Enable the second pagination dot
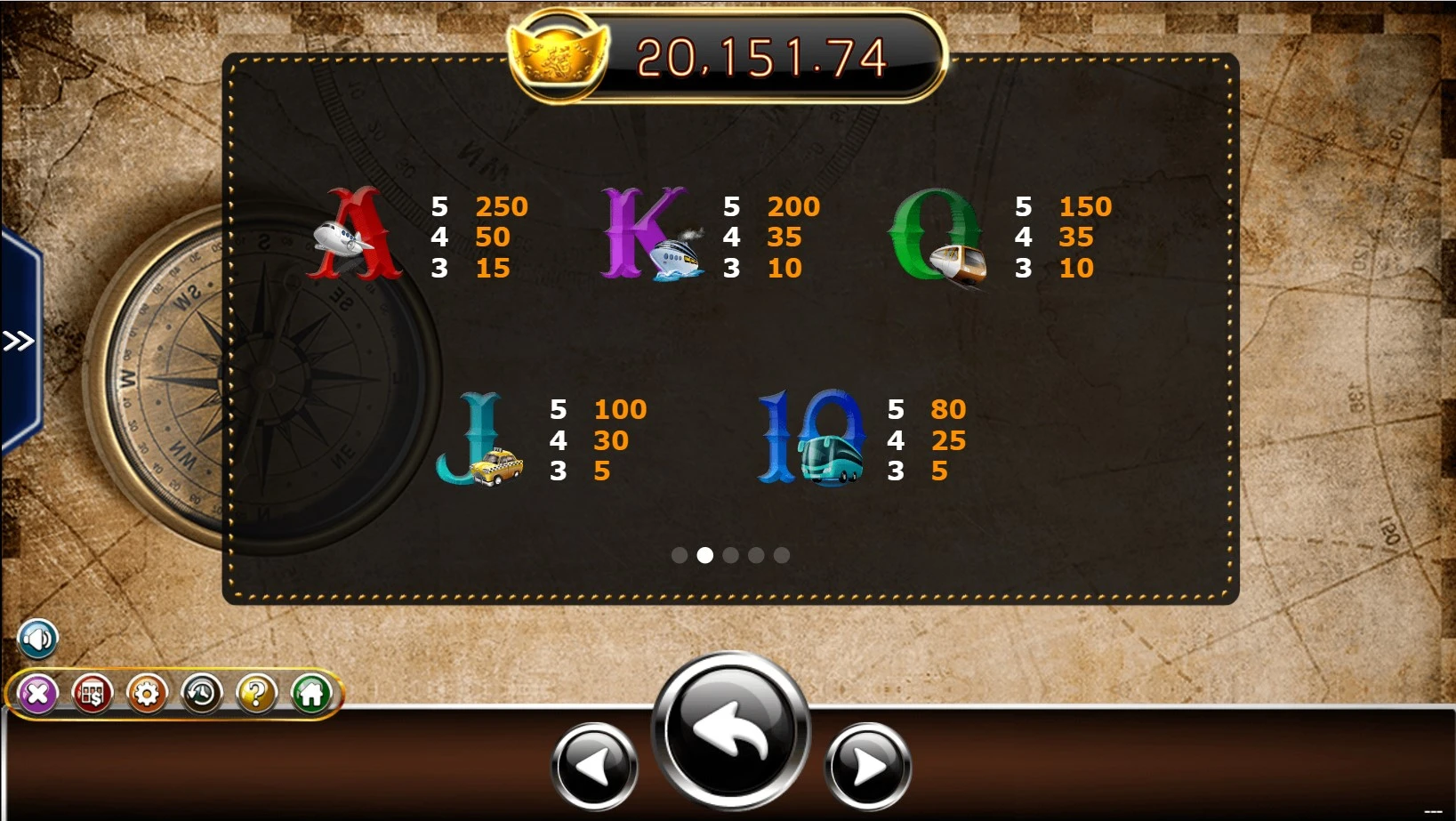 pos(706,554)
